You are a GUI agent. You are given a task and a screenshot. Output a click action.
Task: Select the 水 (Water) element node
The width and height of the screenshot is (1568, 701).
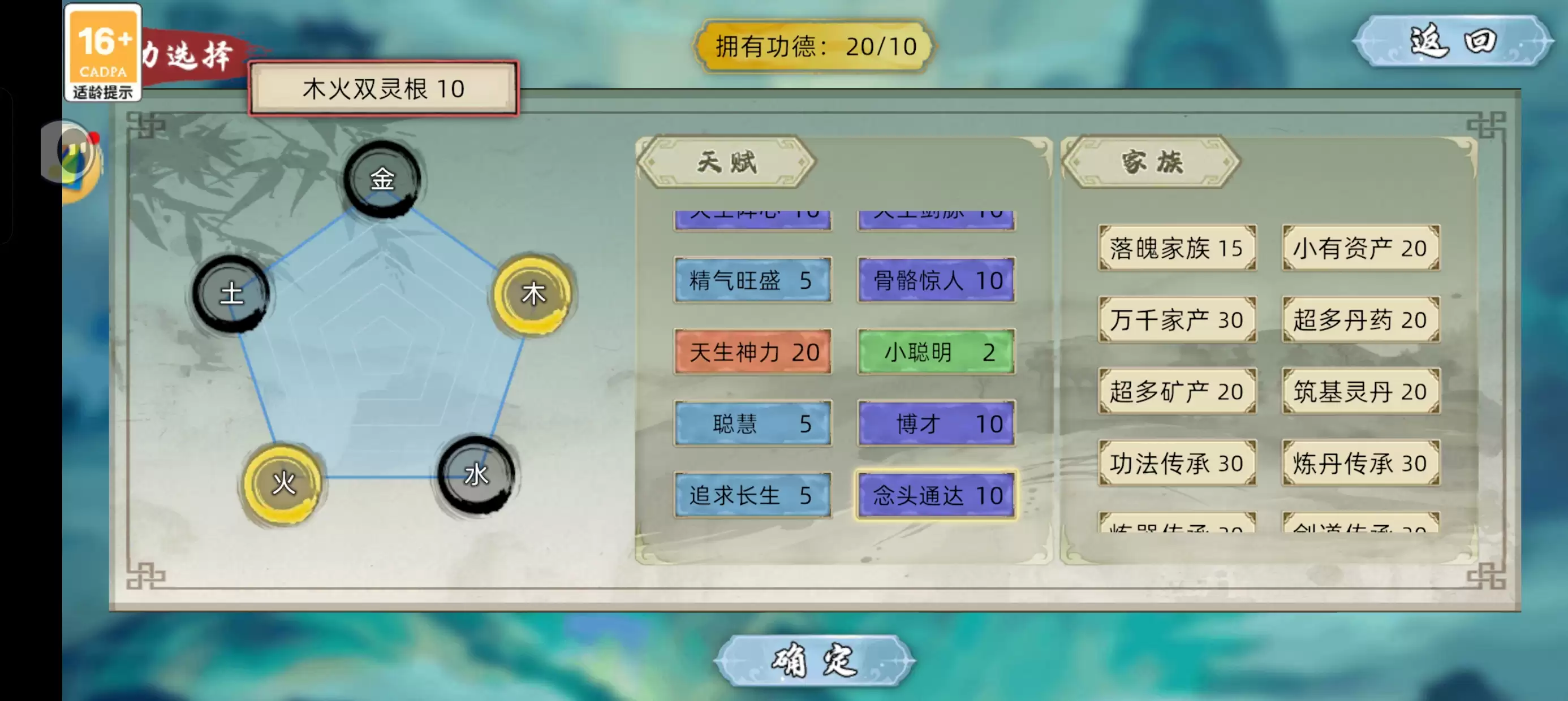[x=477, y=478]
